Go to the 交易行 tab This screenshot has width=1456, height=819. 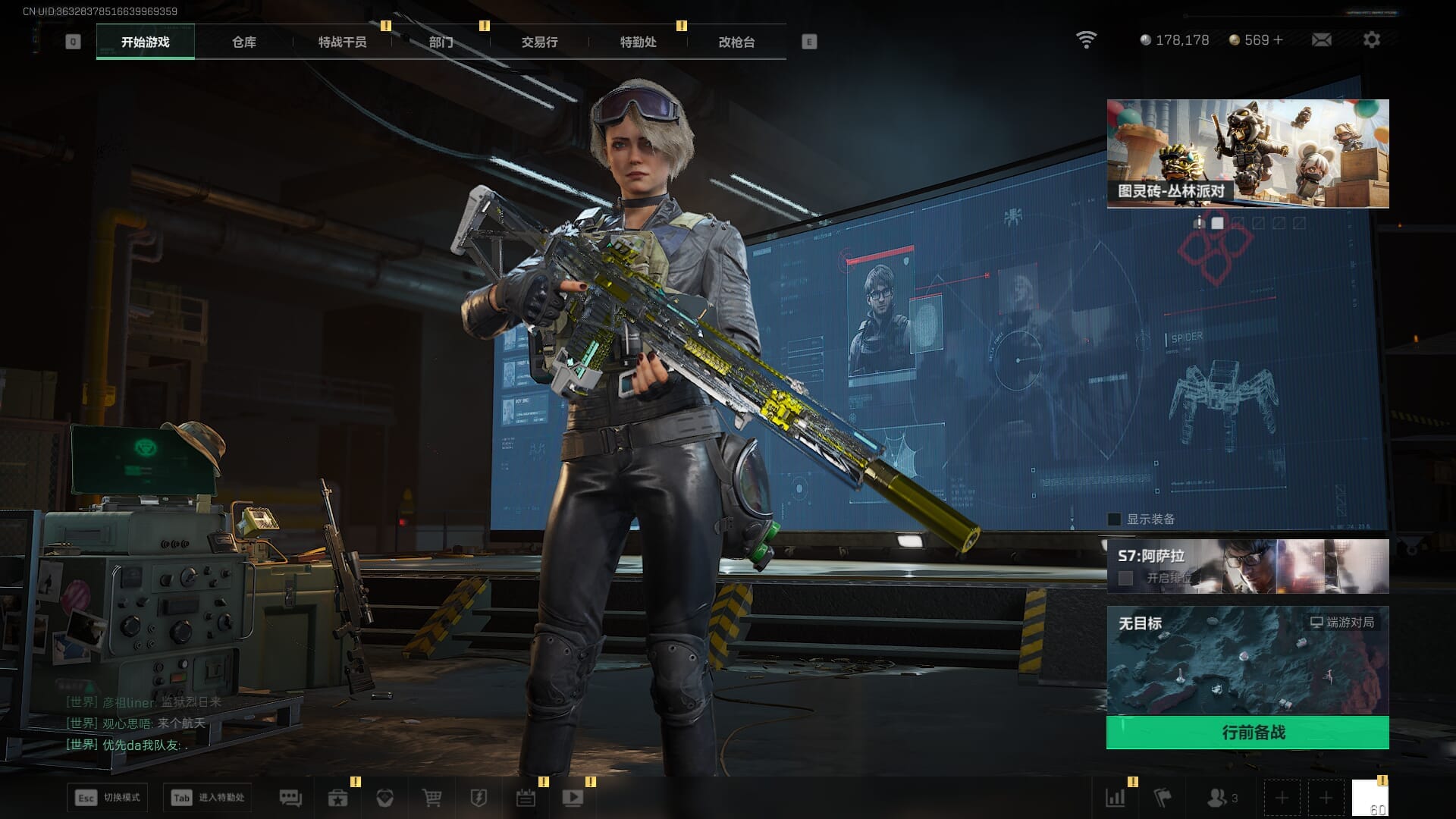click(539, 42)
